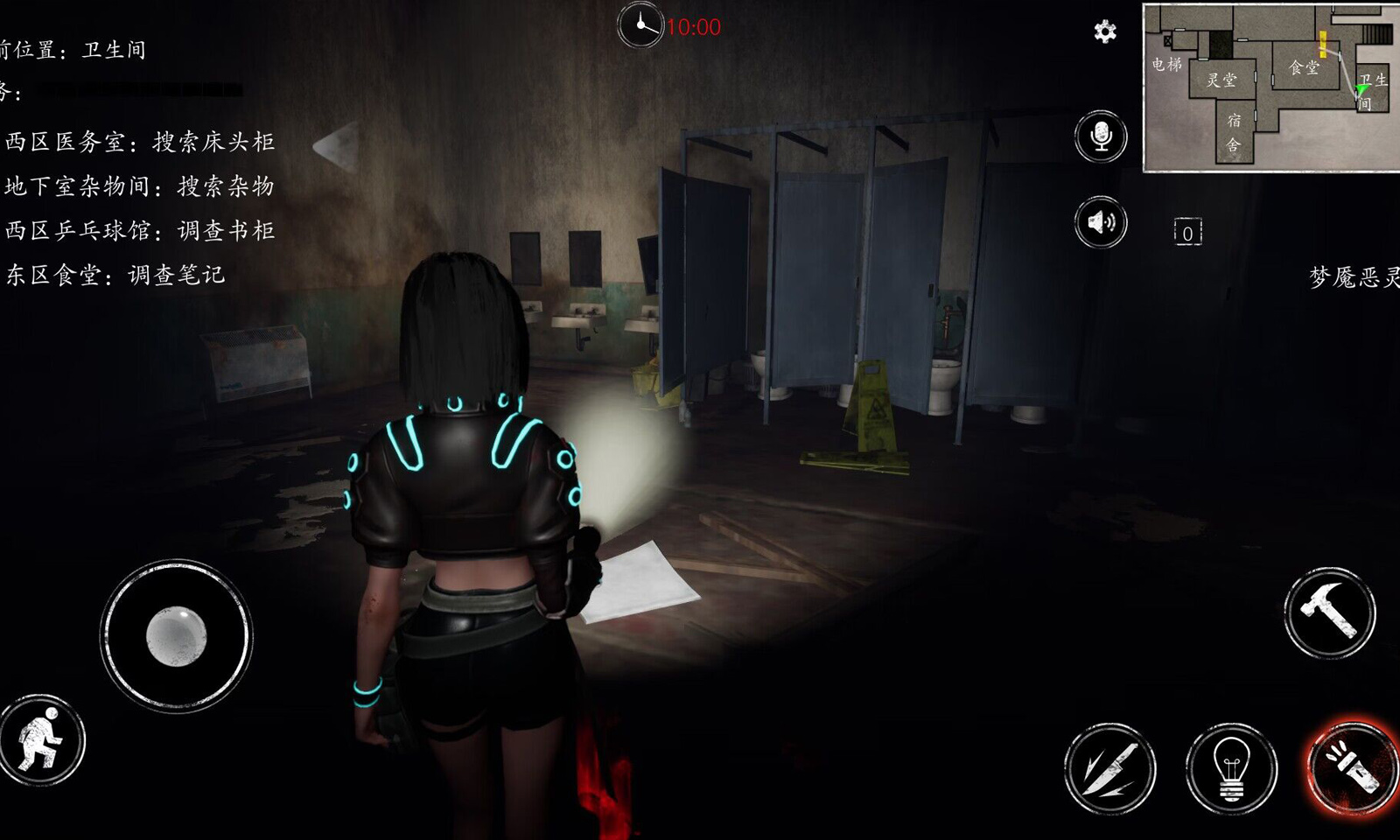
Task: Toggle the speaker sound button
Action: pyautogui.click(x=1101, y=222)
